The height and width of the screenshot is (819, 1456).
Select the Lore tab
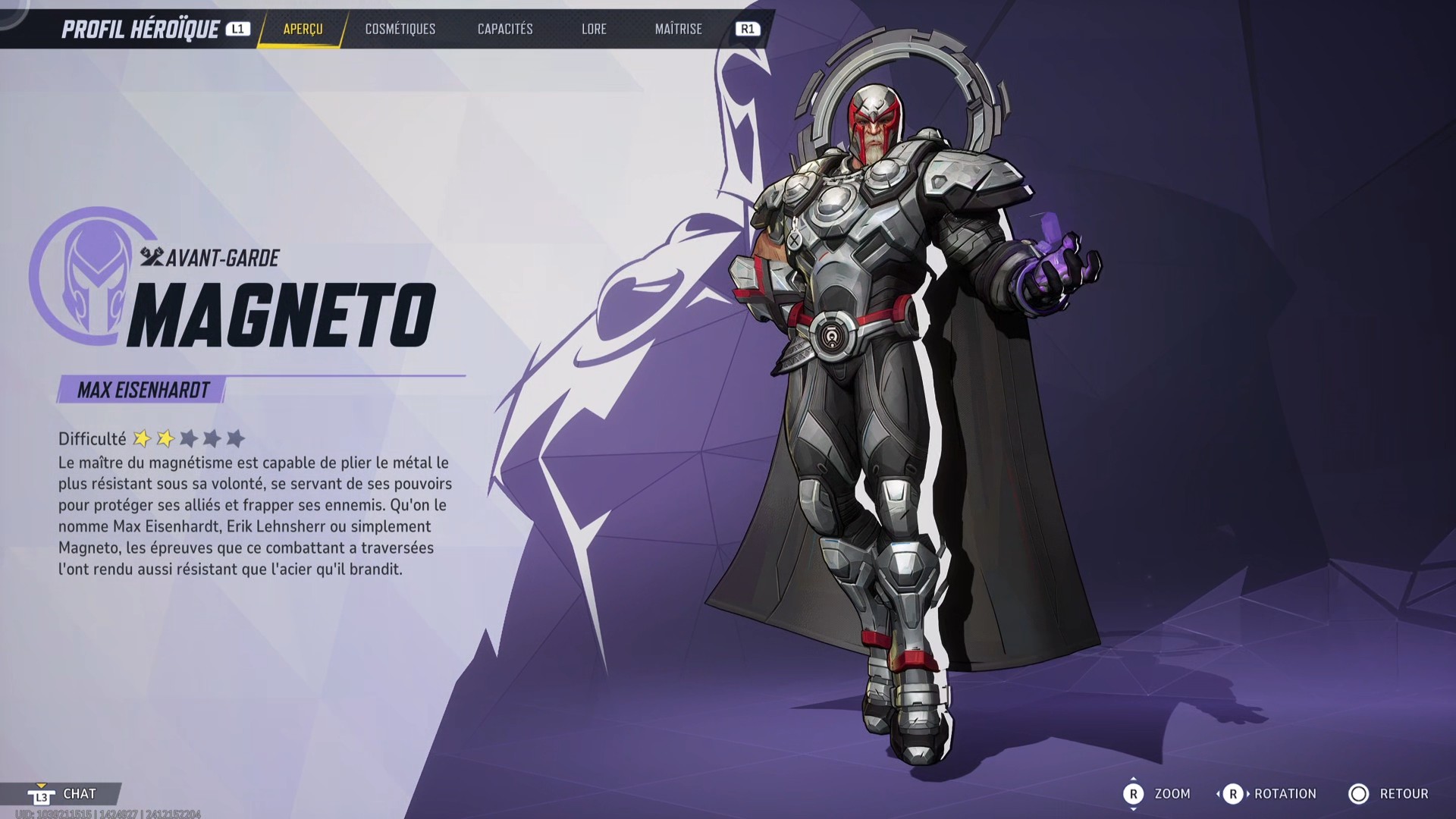[x=594, y=30]
